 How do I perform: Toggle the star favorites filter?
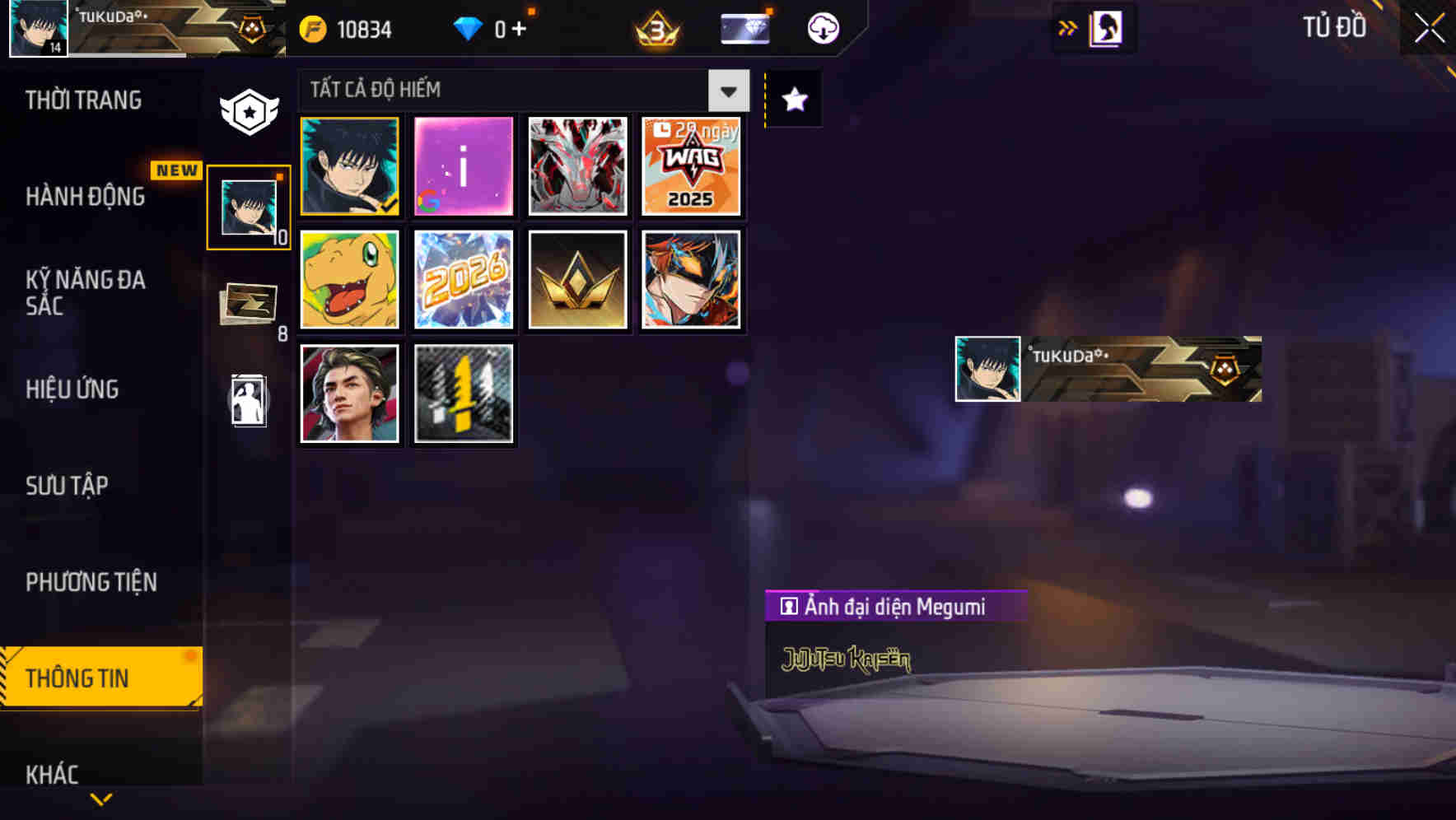tap(793, 100)
